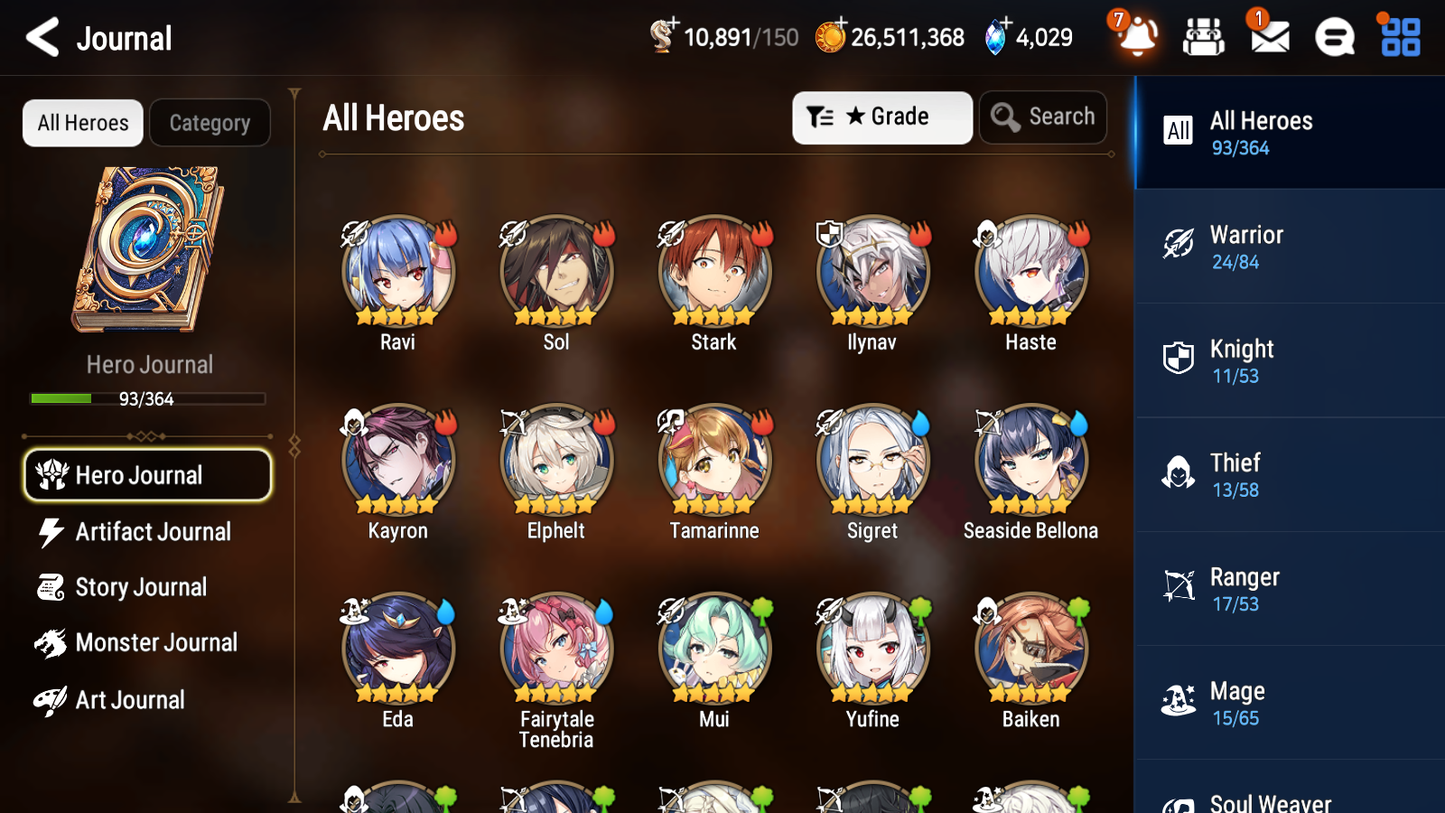Select Ravi's hero portrait
Viewport: 1445px width, 813px height.
click(x=397, y=271)
